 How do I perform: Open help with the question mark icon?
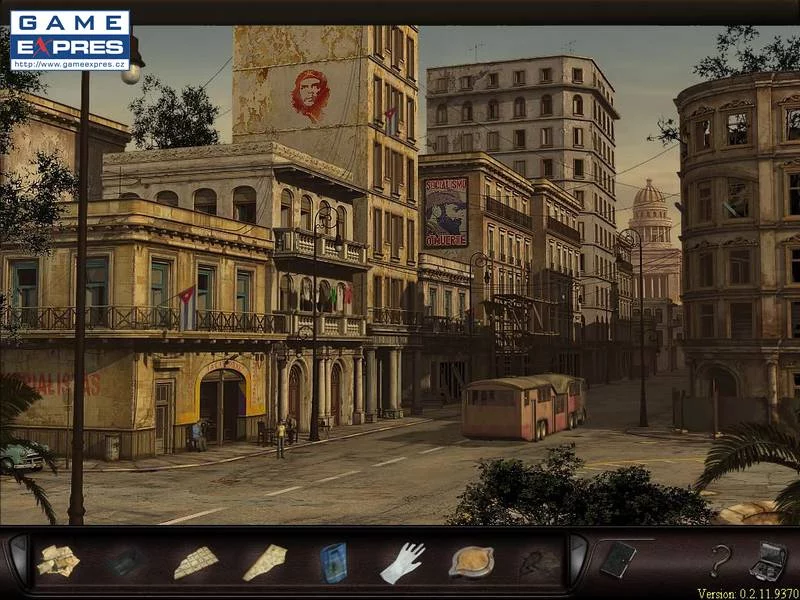click(720, 560)
